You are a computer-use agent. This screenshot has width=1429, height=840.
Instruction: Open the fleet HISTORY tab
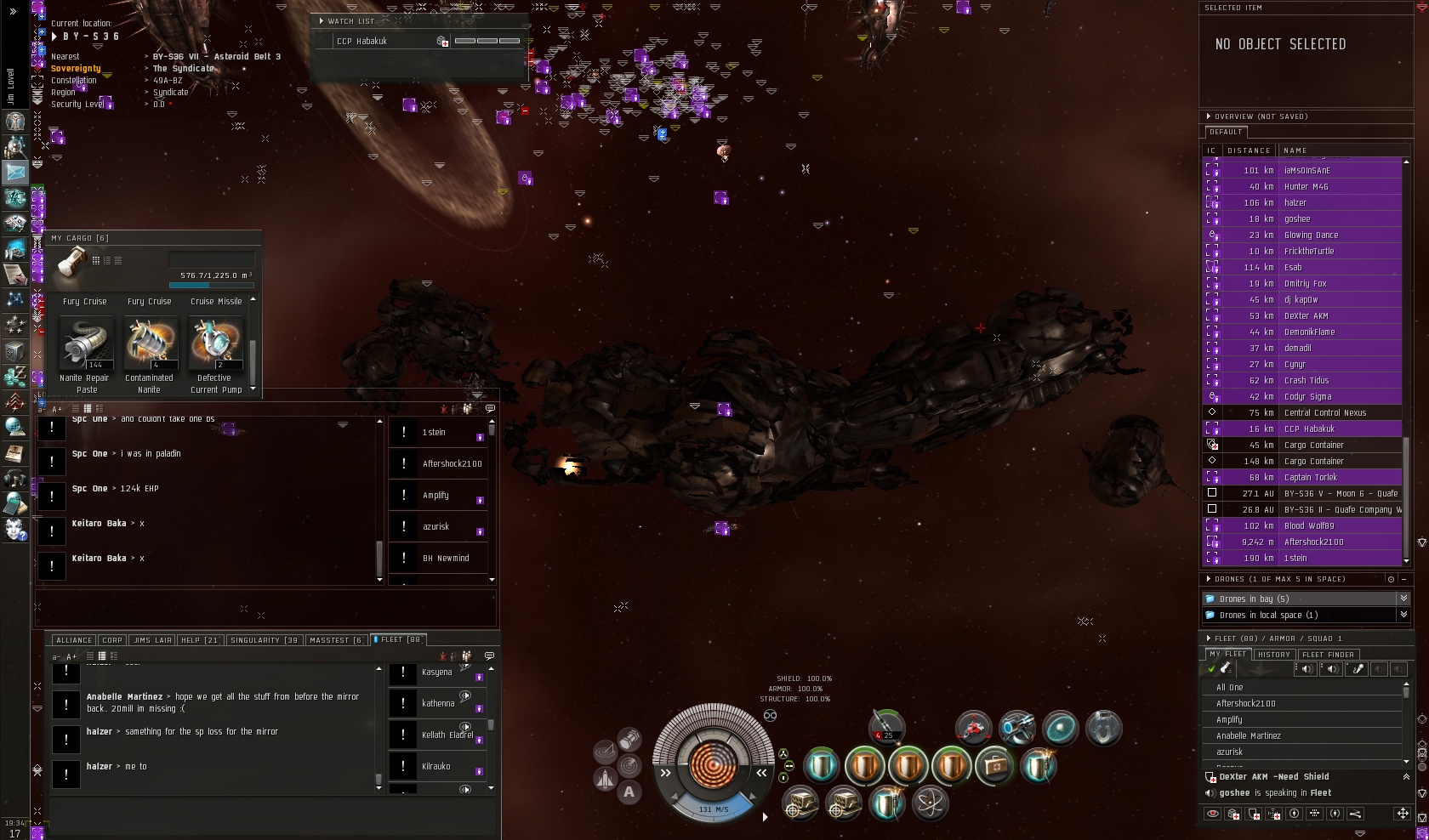click(x=1274, y=655)
